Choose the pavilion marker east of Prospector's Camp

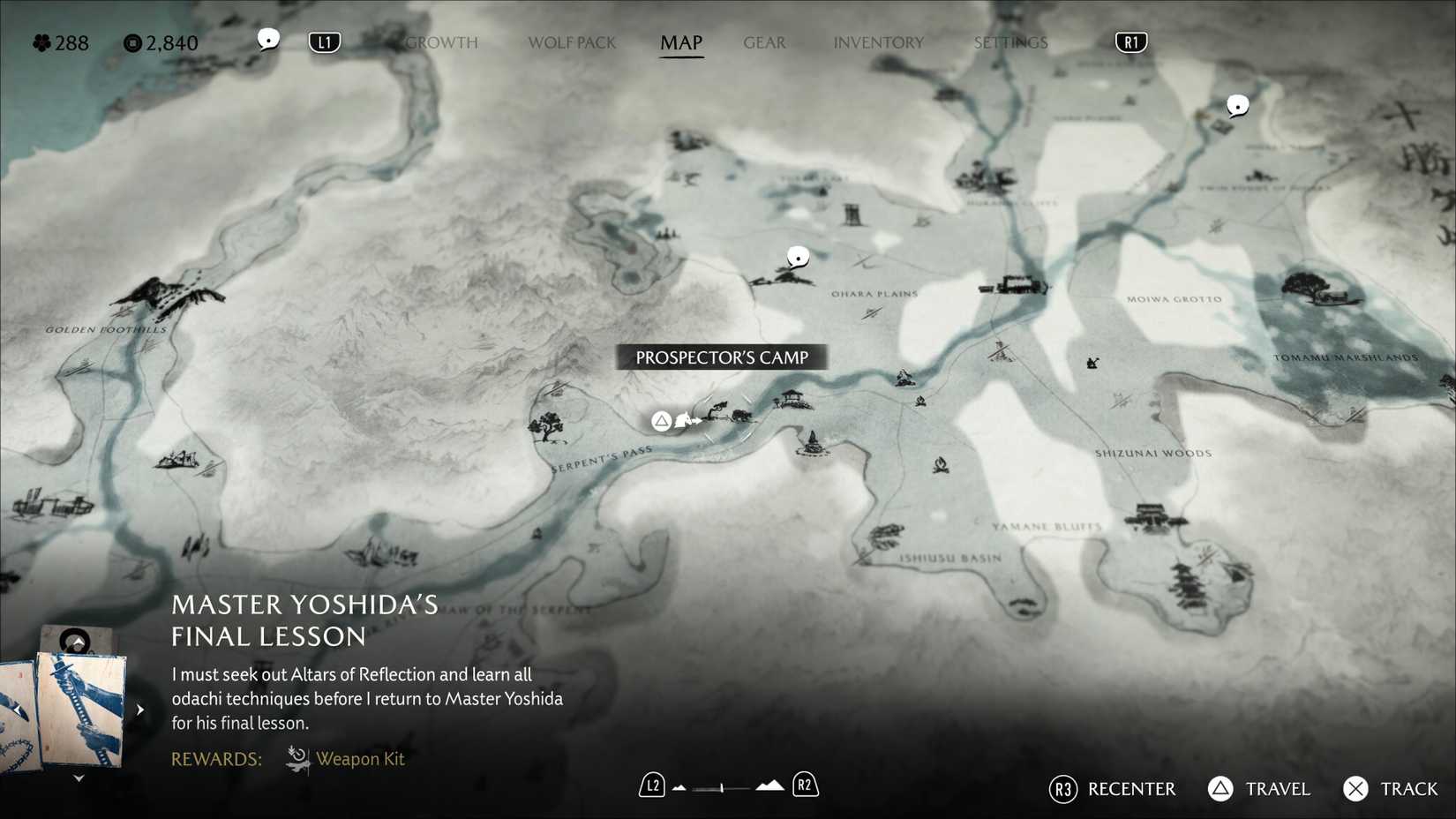coord(792,399)
